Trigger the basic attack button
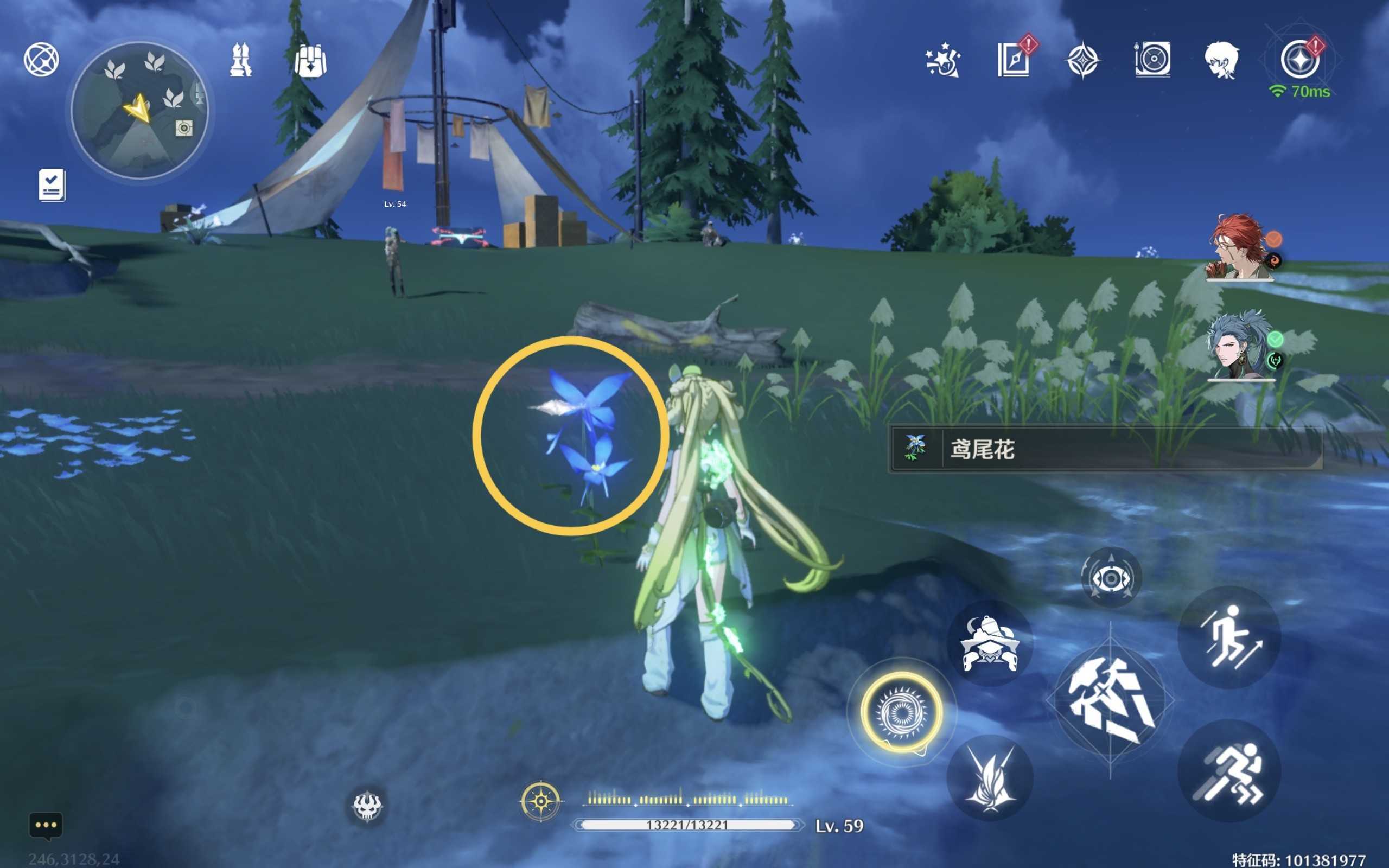Image resolution: width=1389 pixels, height=868 pixels. click(1110, 700)
